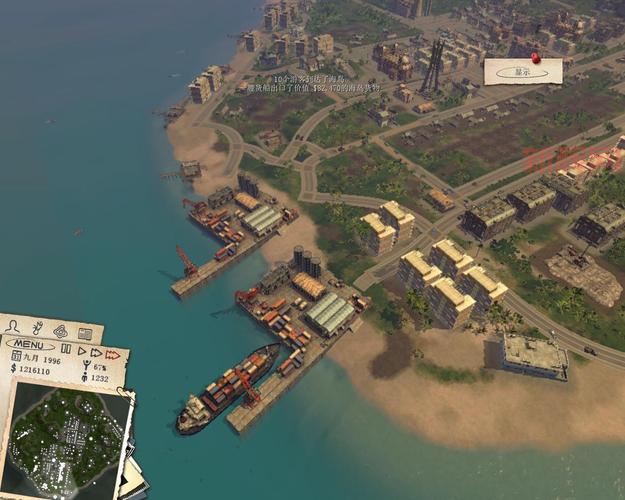Set game to normal play speed
The image size is (625, 500).
coord(82,352)
